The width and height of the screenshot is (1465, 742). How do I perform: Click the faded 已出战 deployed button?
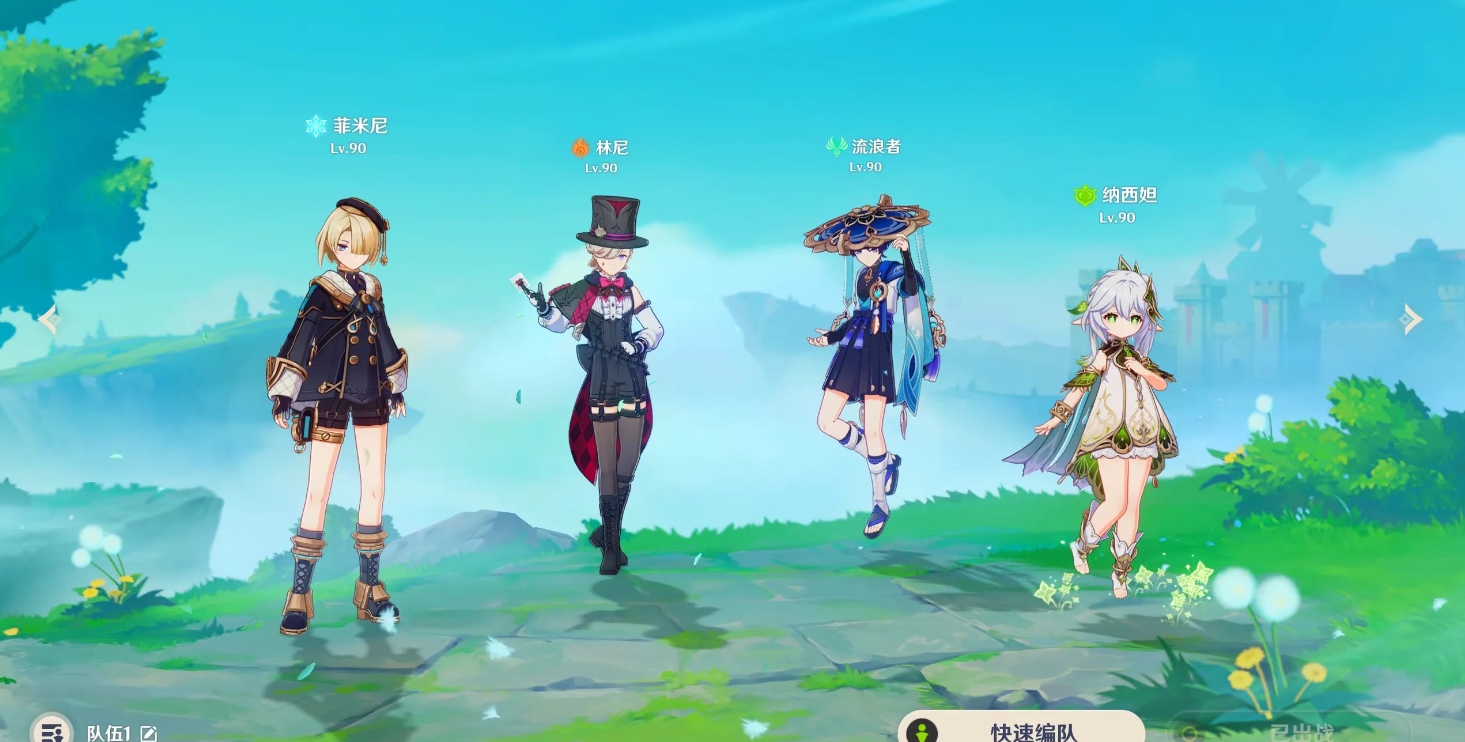click(x=1300, y=730)
